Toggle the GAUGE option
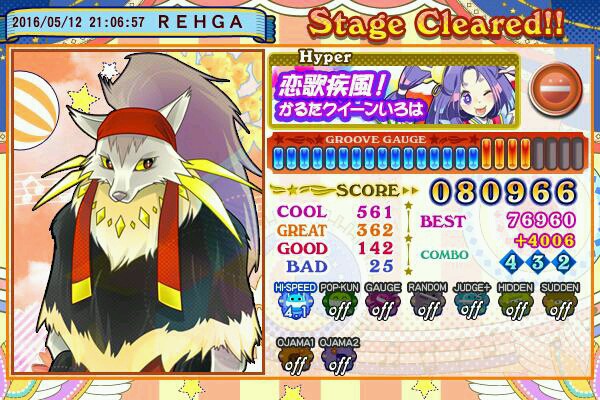600x400 pixels. [383, 303]
